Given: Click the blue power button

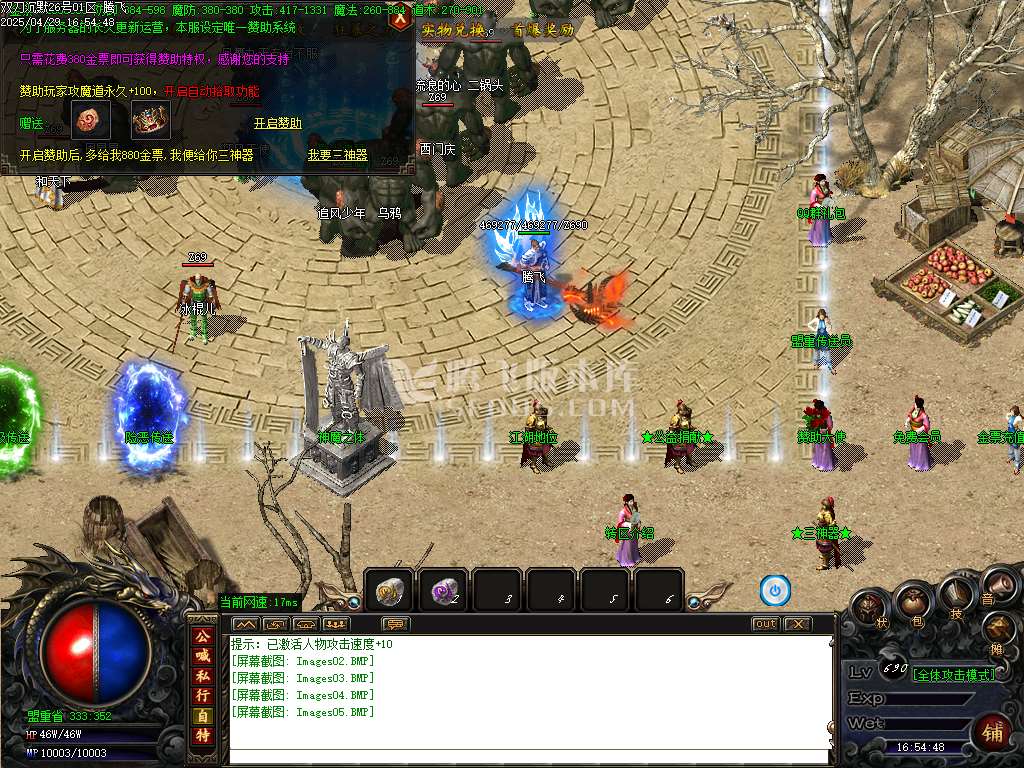Looking at the screenshot, I should tap(774, 591).
